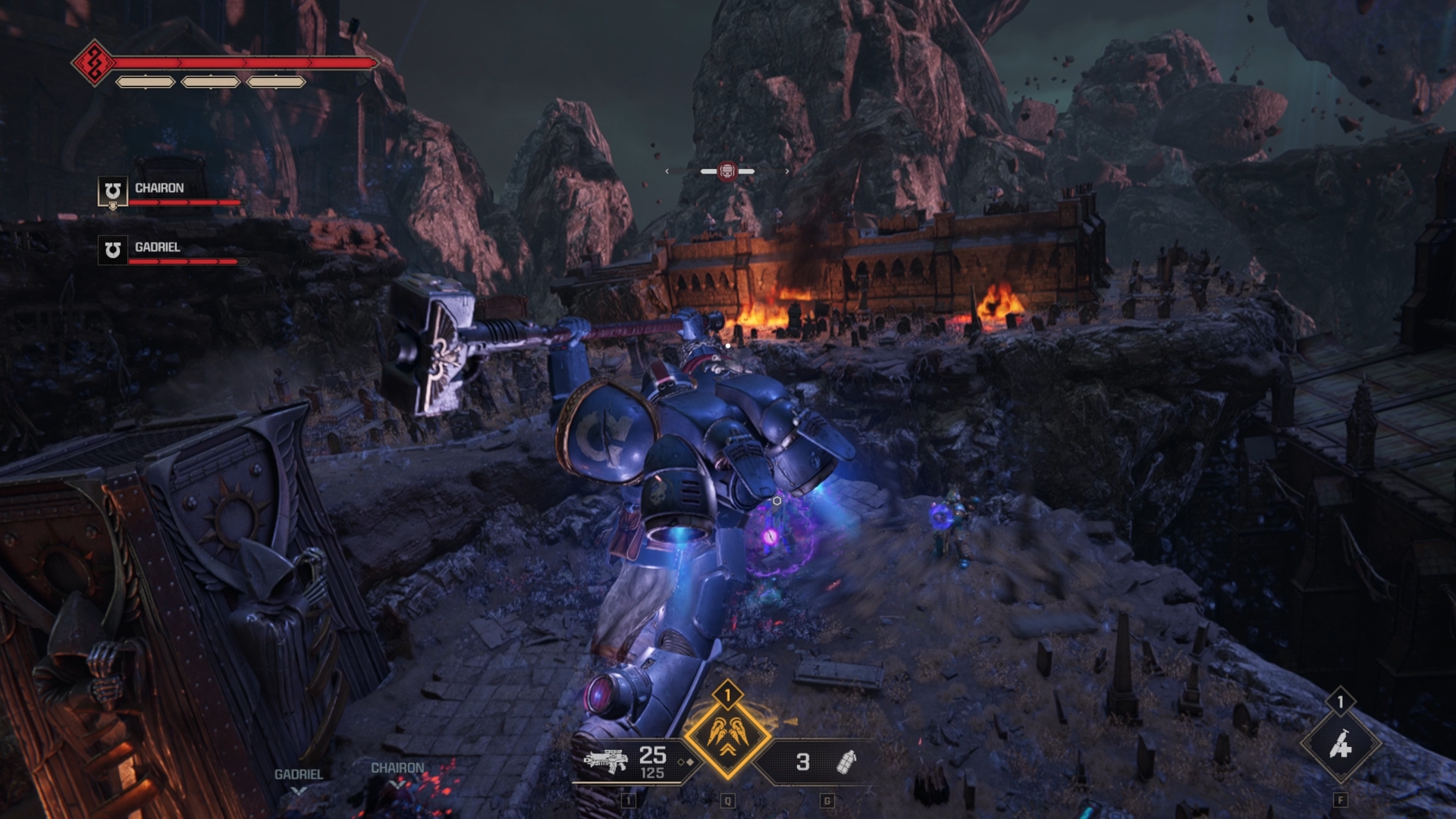The width and height of the screenshot is (1456, 819).
Task: Use the medicae stim icon
Action: (1340, 745)
